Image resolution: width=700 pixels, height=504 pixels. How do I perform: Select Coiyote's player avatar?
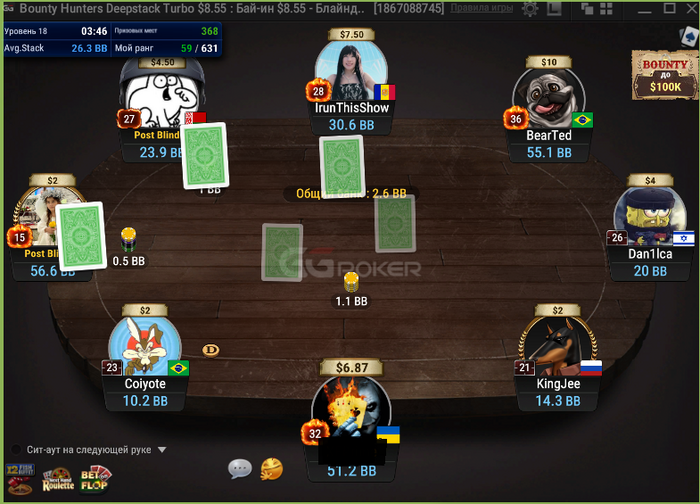pos(145,347)
